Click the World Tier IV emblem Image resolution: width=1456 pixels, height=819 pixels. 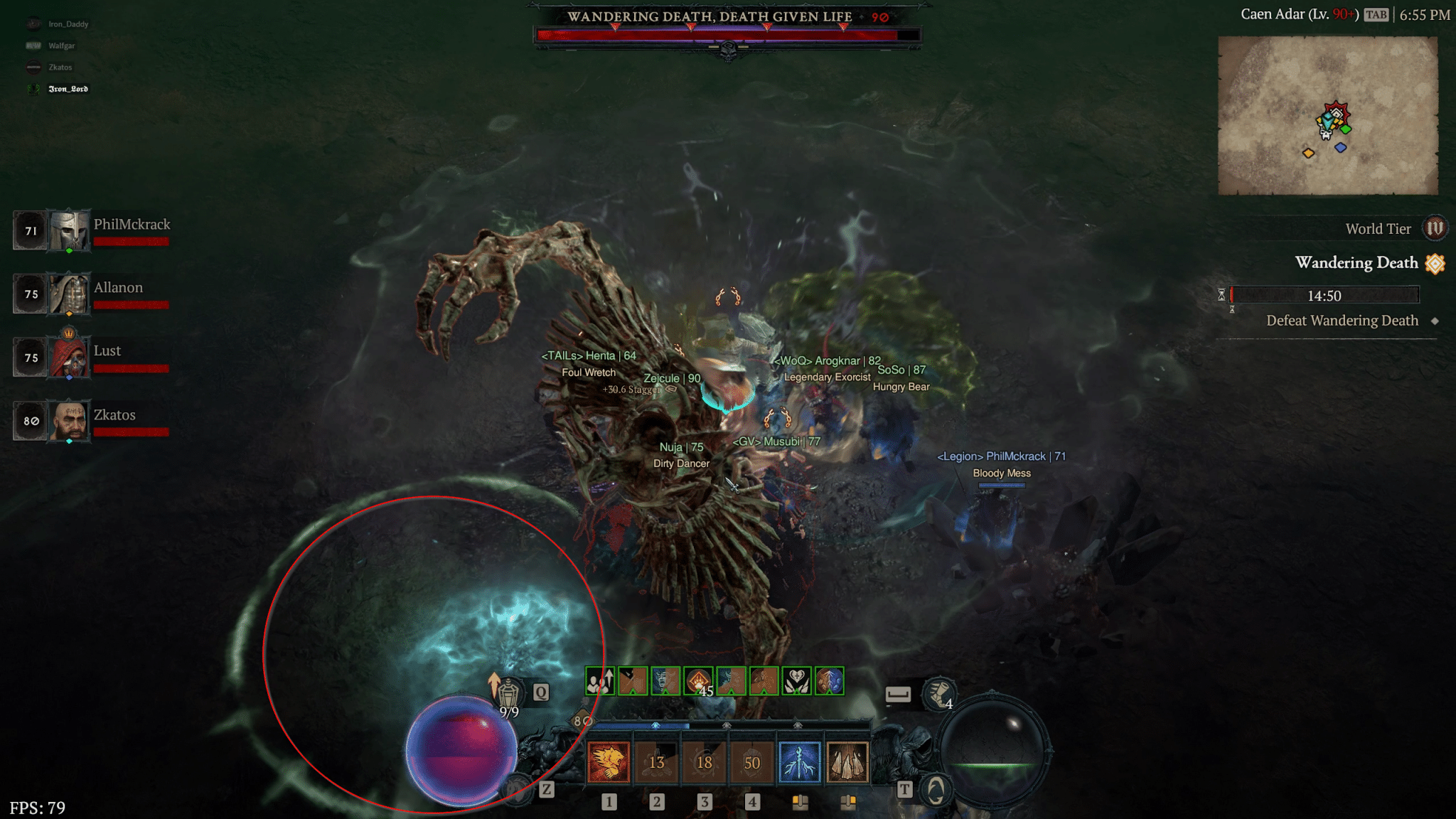point(1435,228)
